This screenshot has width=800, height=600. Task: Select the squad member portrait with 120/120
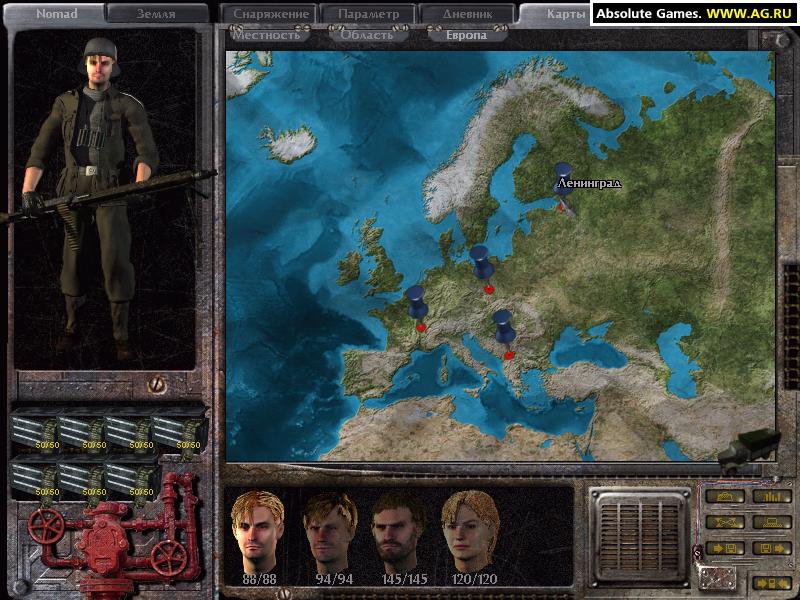[x=469, y=530]
